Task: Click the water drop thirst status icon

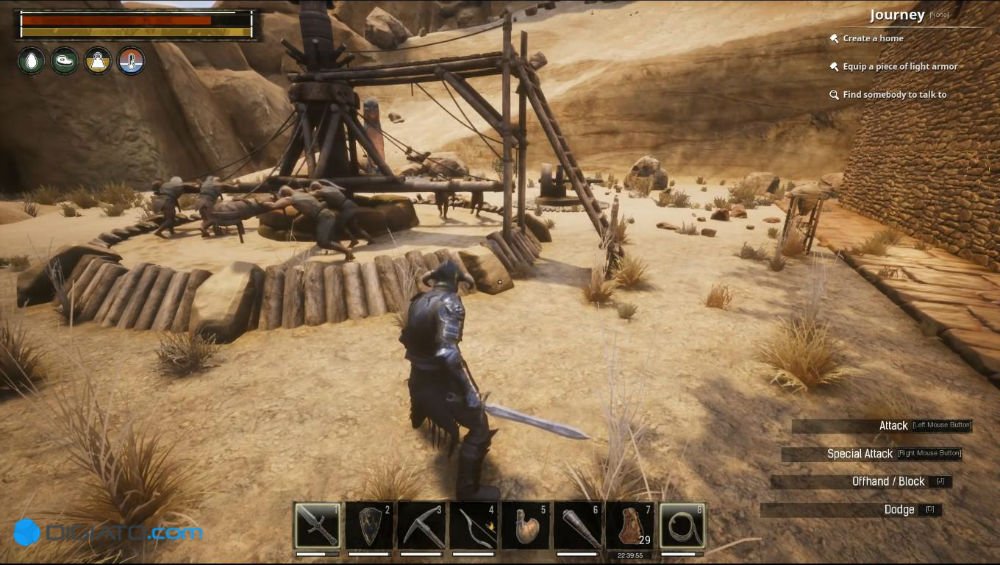Action: coord(31,60)
